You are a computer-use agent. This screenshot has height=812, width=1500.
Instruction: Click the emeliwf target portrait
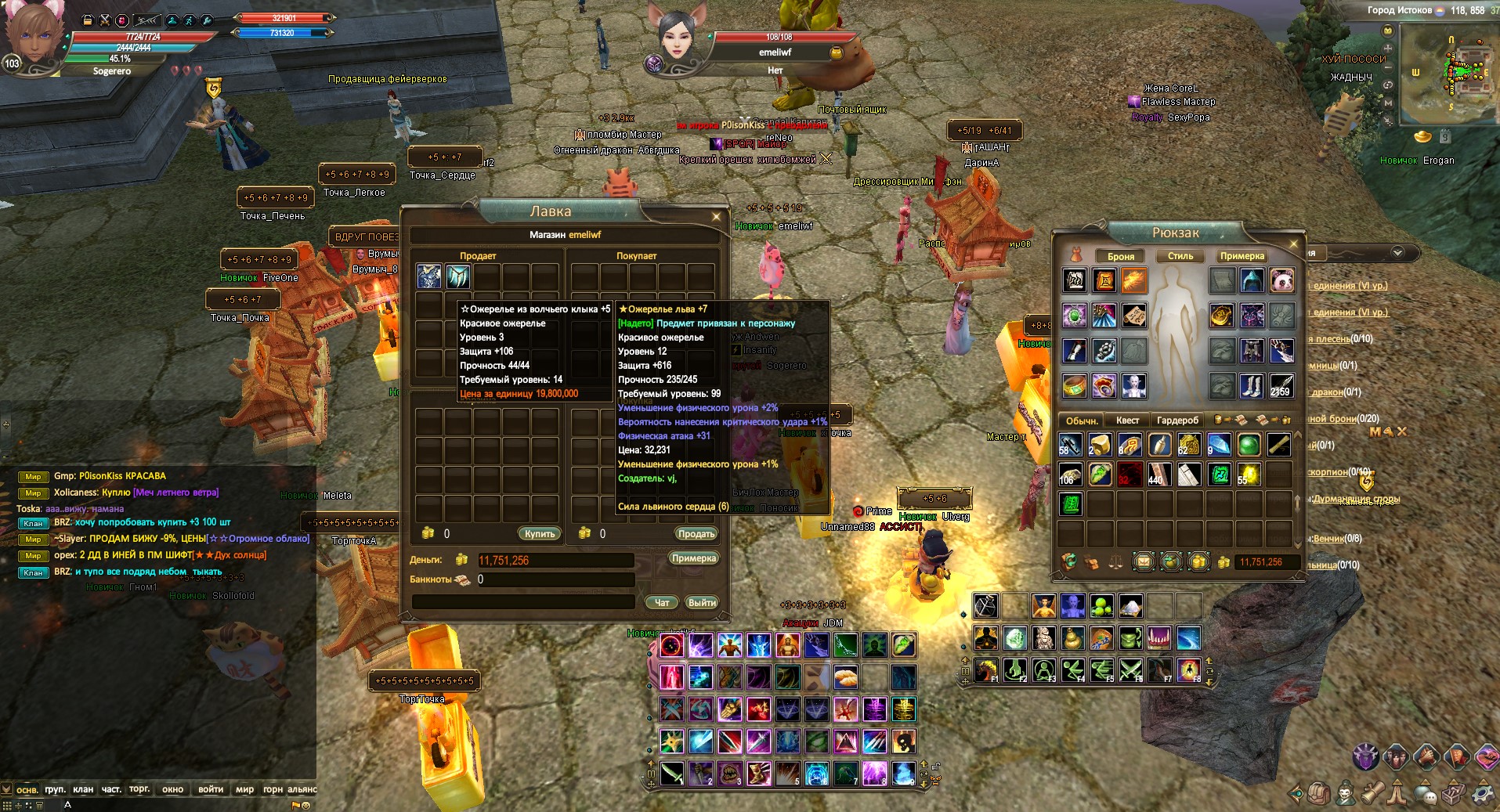point(675,37)
